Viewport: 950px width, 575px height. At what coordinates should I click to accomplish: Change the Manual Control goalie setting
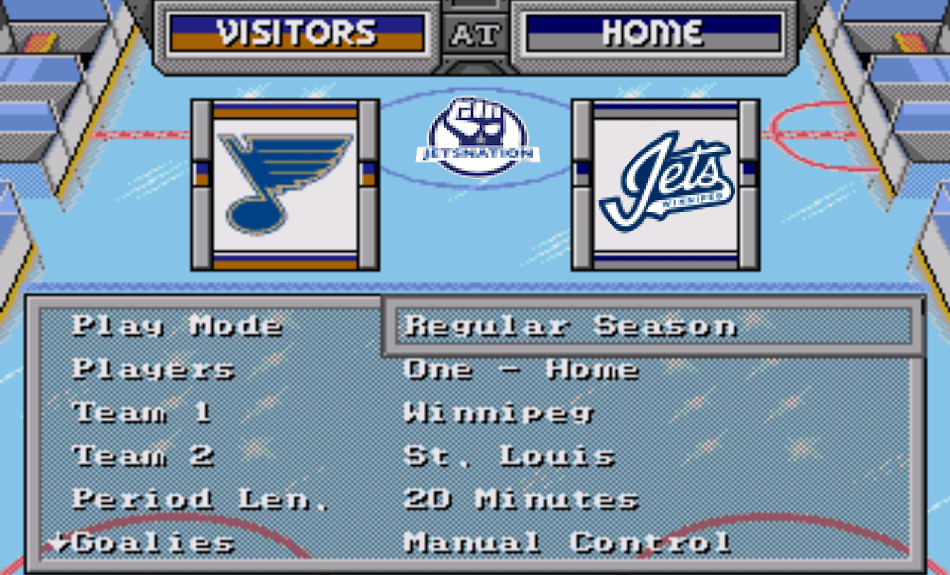click(567, 543)
